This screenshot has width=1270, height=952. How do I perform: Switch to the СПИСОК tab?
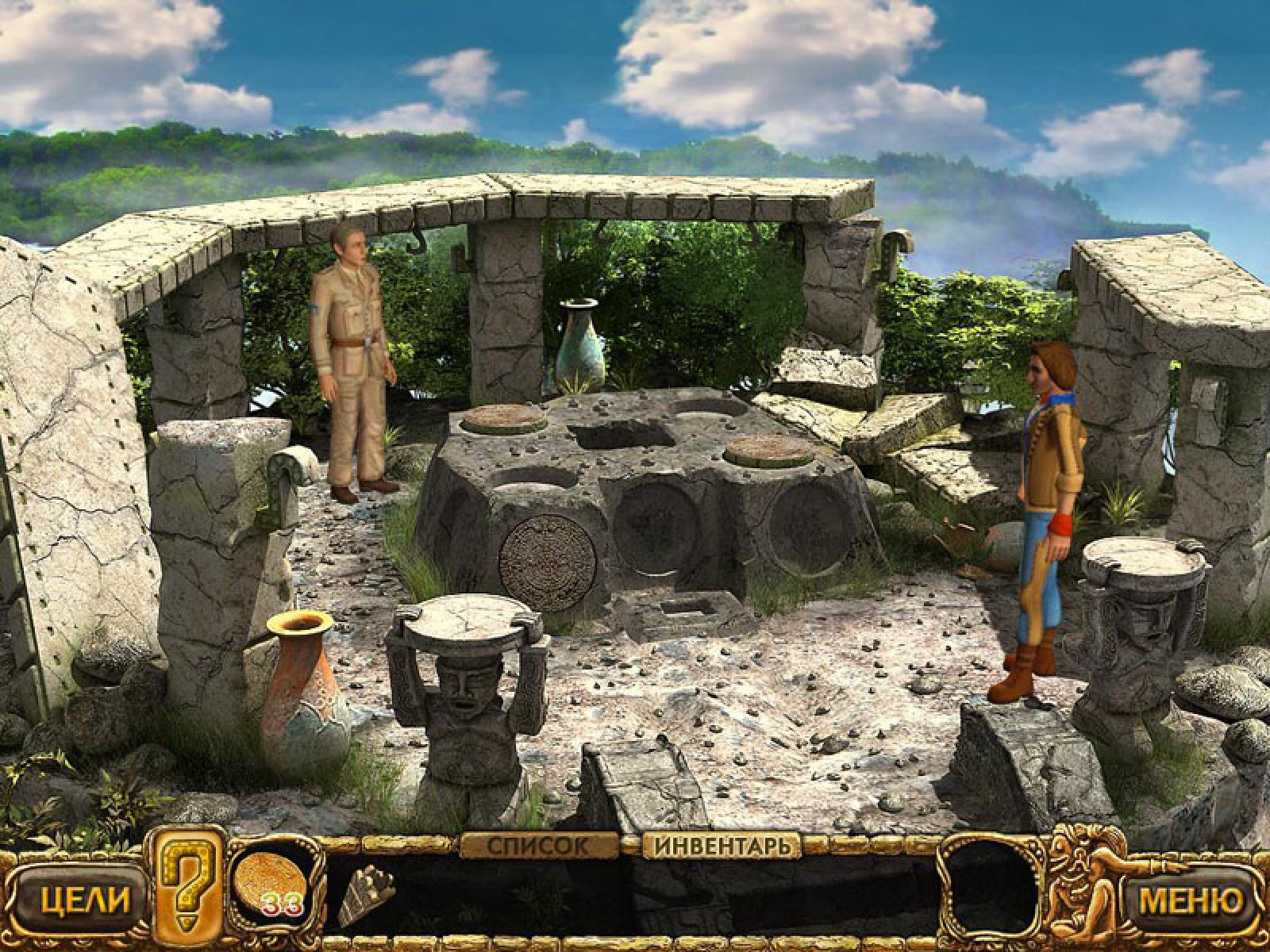click(541, 846)
